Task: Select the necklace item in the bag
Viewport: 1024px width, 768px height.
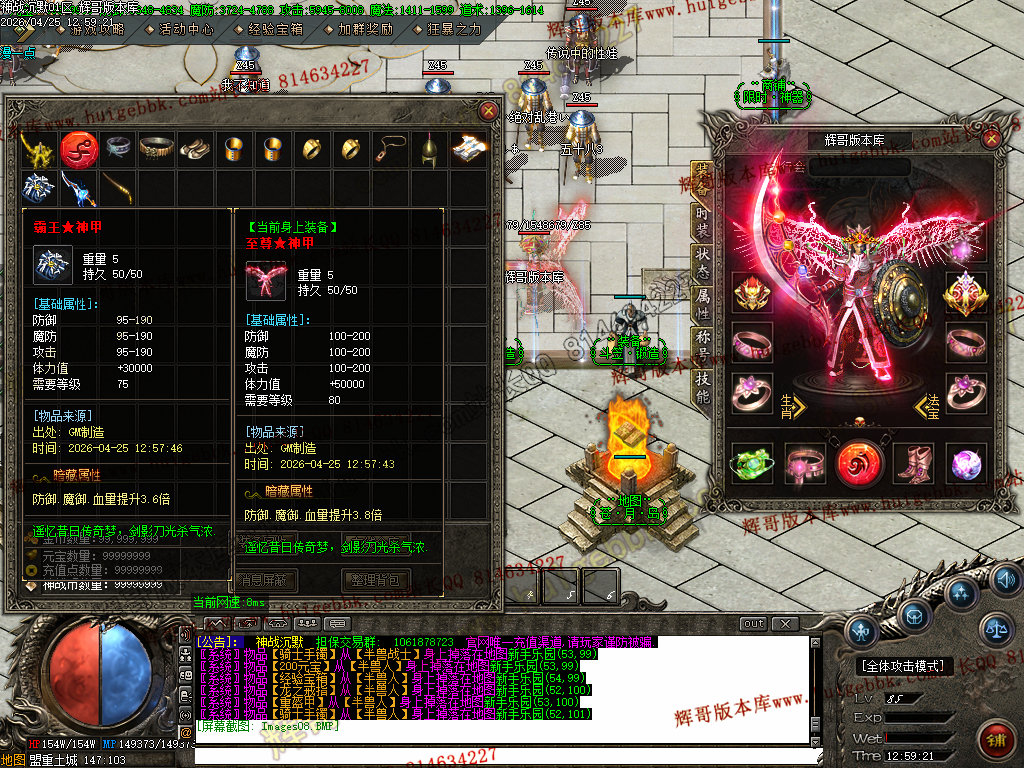Action: (x=390, y=149)
